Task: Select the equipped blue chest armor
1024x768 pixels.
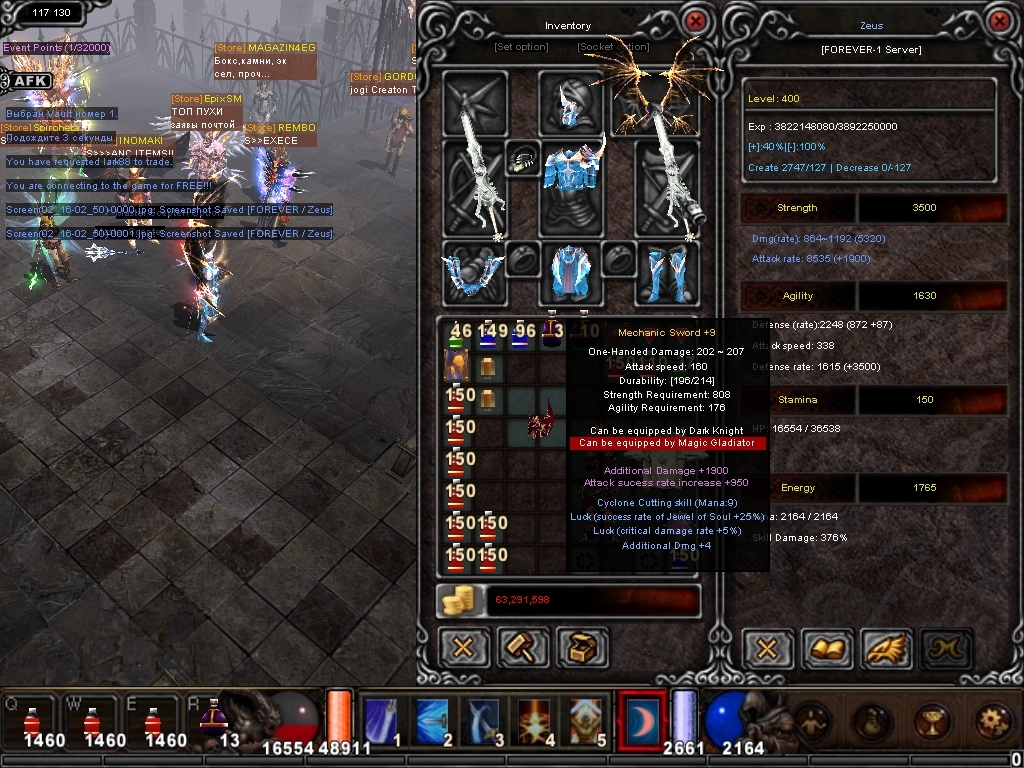Action: pos(570,178)
